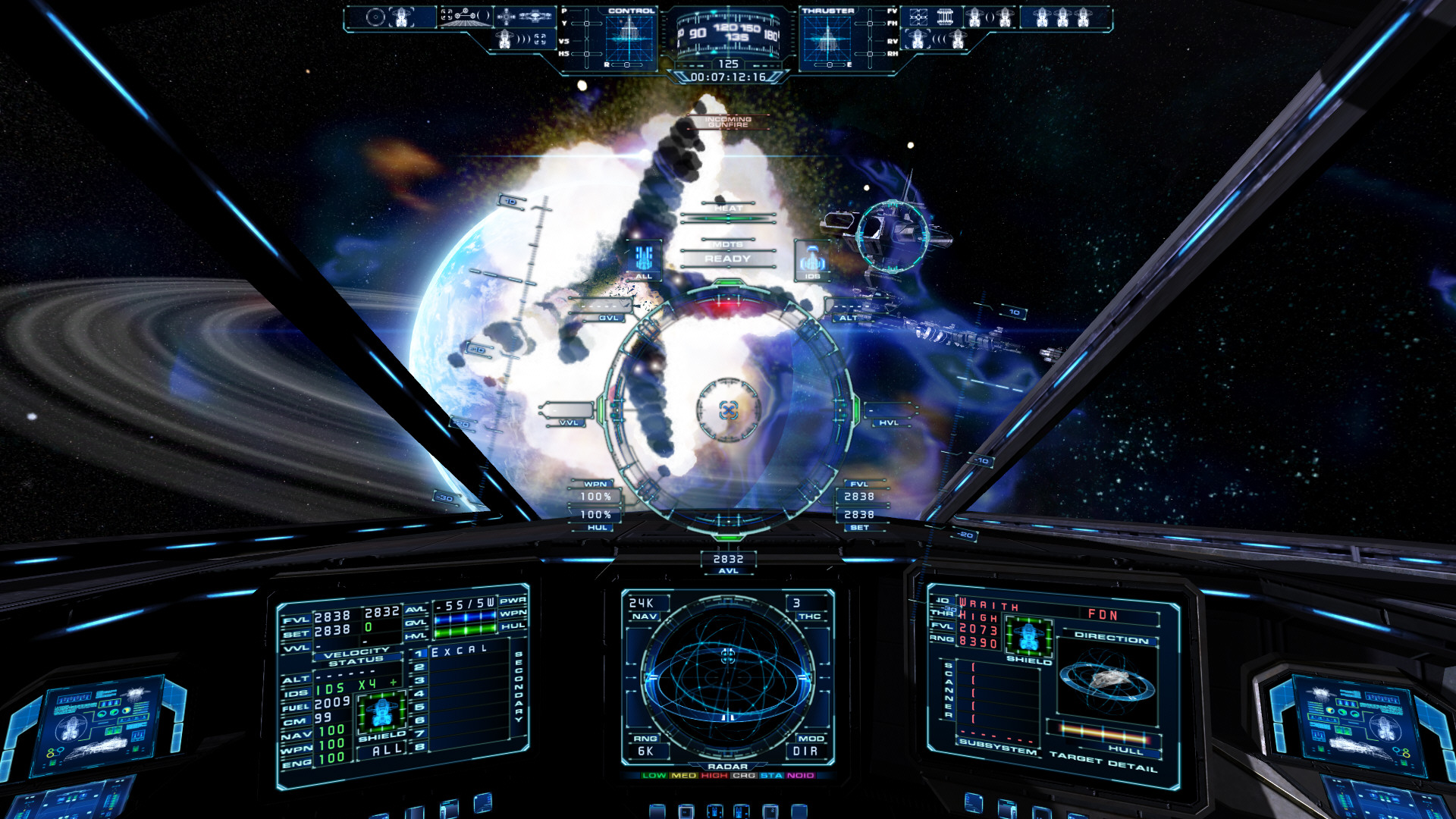
Task: Click the mission timer reading 00:07:12:16
Action: [x=728, y=76]
